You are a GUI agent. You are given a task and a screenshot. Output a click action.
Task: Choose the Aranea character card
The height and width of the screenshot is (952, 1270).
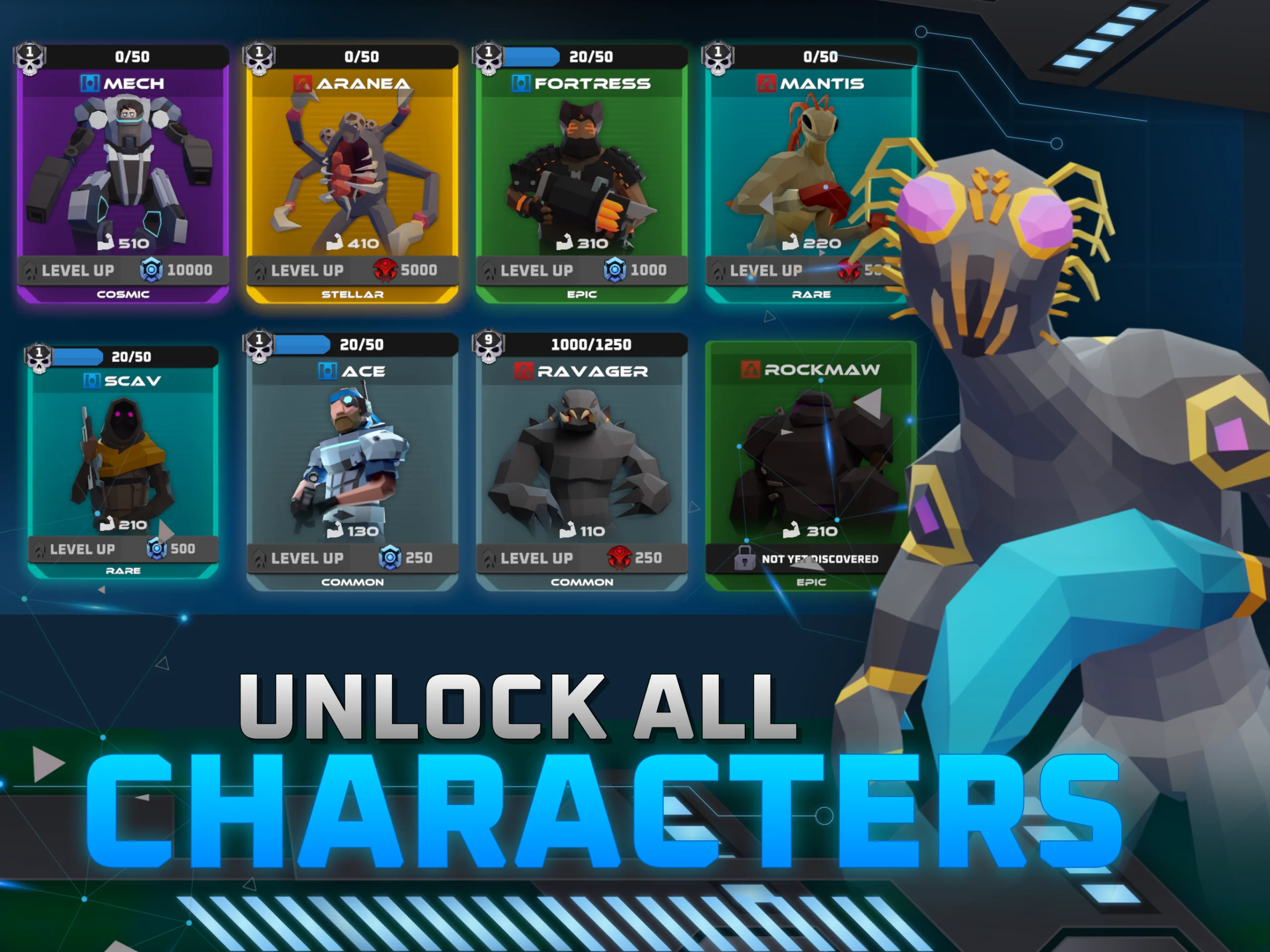(x=352, y=167)
